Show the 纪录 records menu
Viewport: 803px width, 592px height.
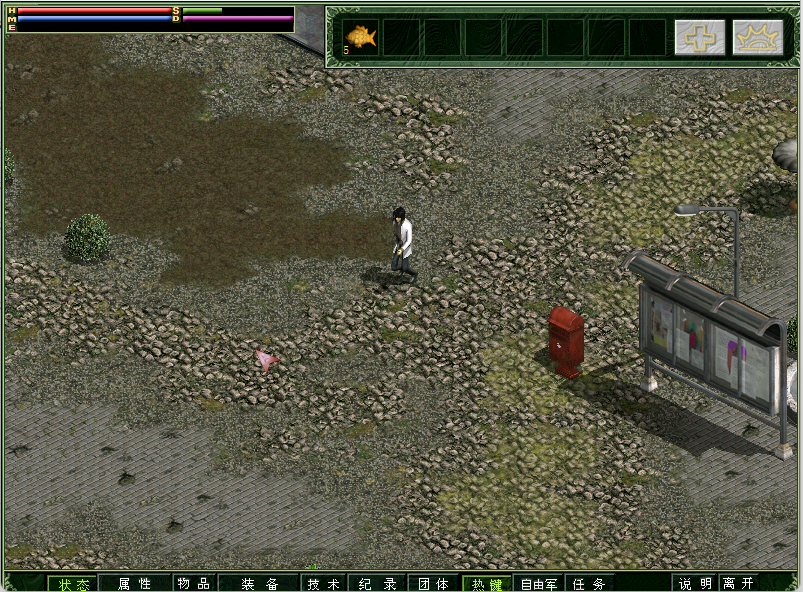(x=378, y=584)
